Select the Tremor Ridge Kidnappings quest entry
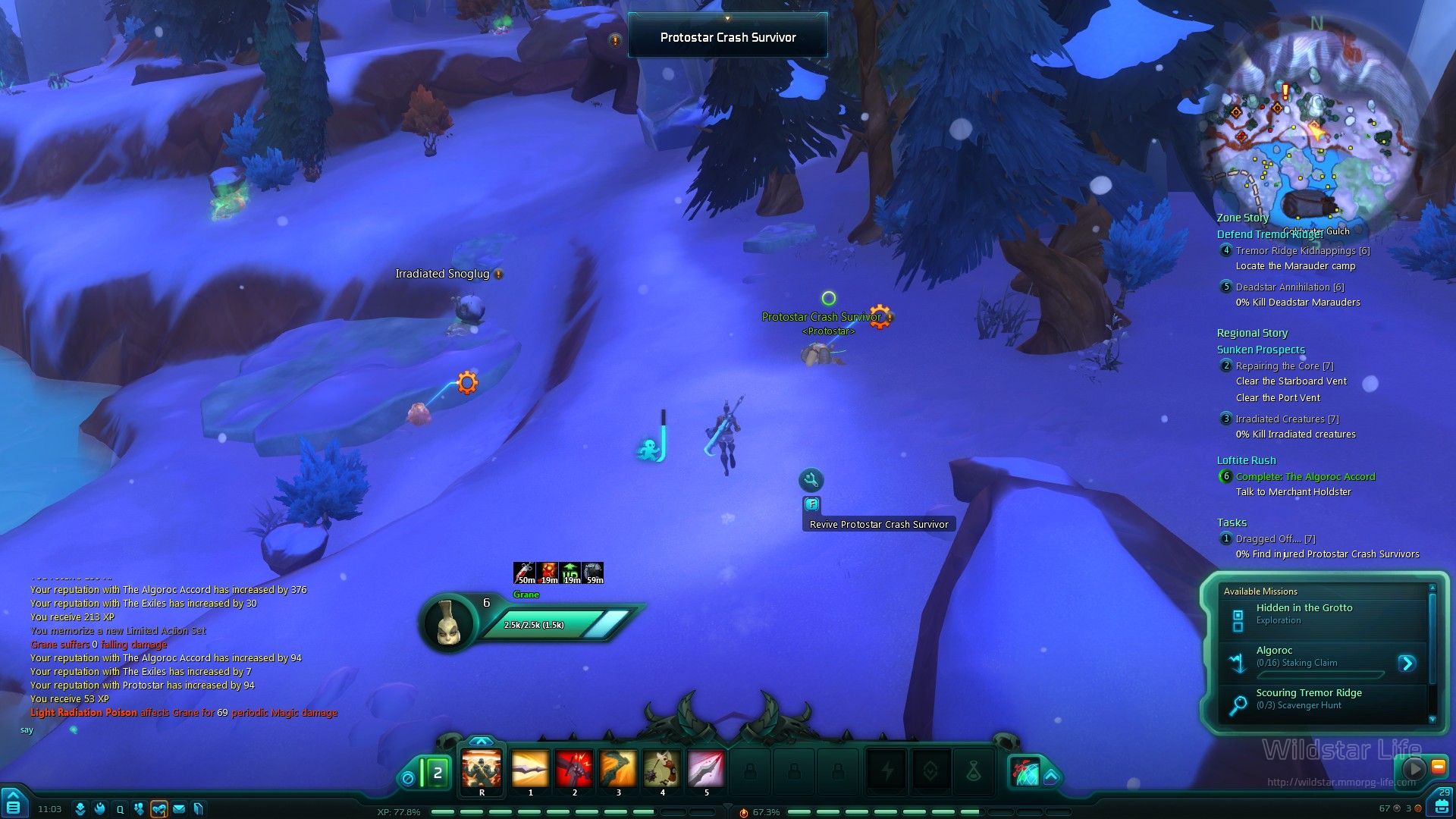This screenshot has width=1456, height=819. click(1302, 251)
